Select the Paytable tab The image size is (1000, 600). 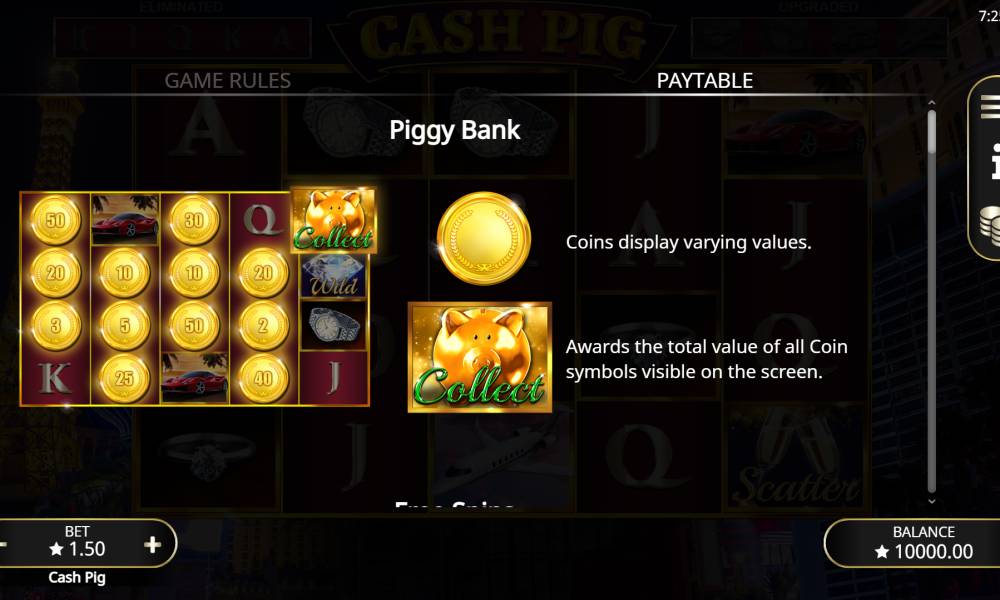tap(704, 80)
